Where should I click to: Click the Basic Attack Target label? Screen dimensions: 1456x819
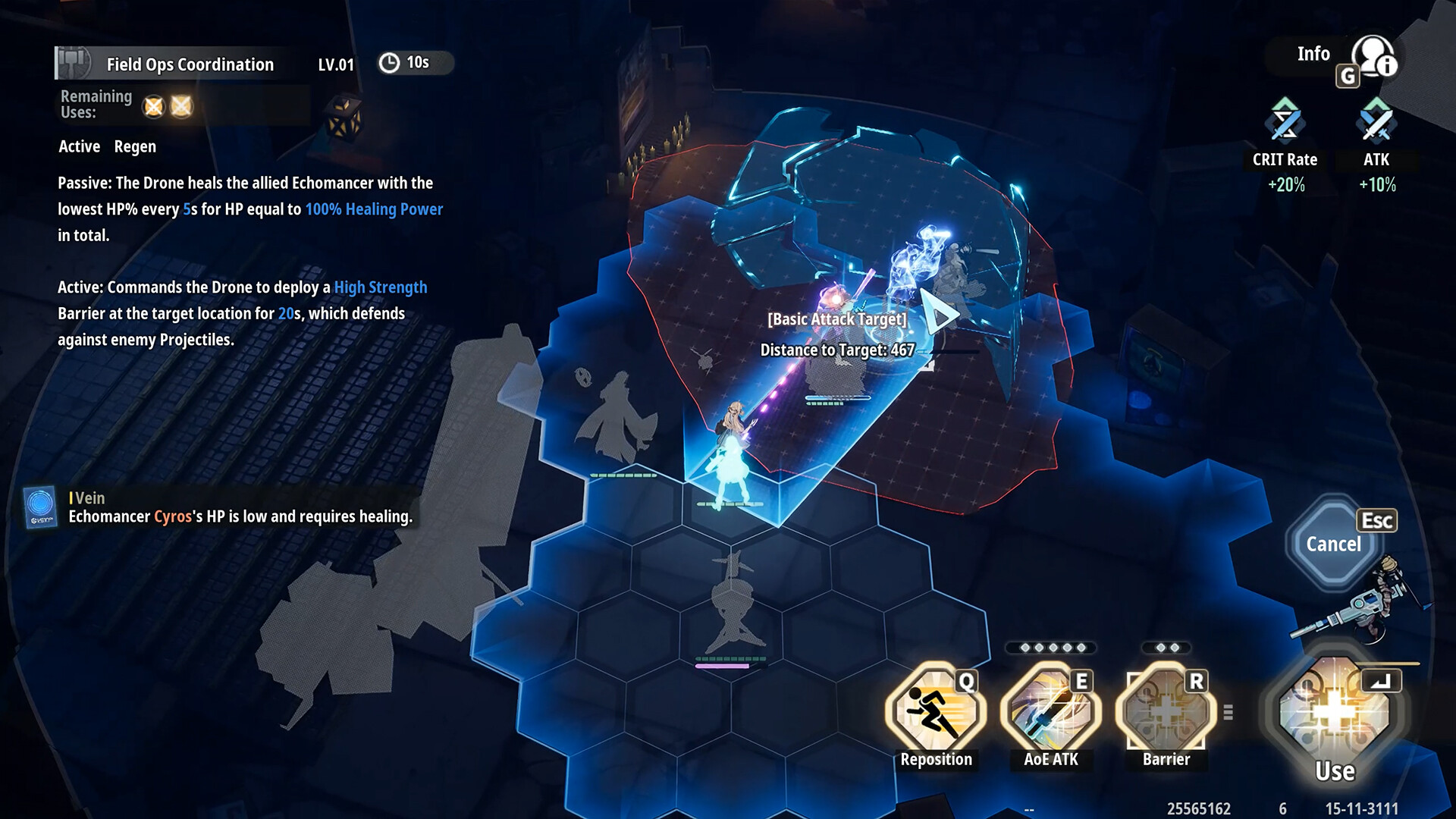836,319
